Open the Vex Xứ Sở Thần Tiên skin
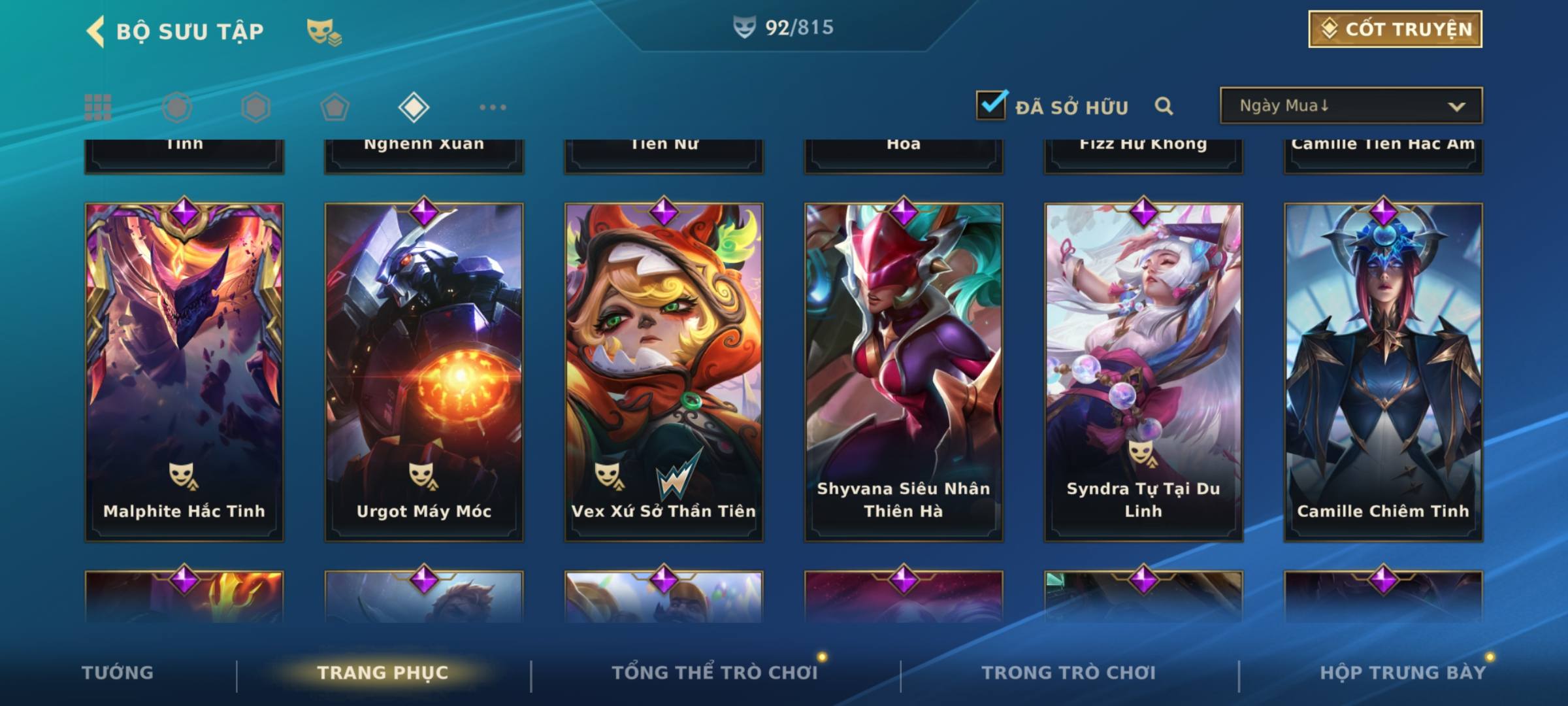This screenshot has height=706, width=1568. click(664, 371)
